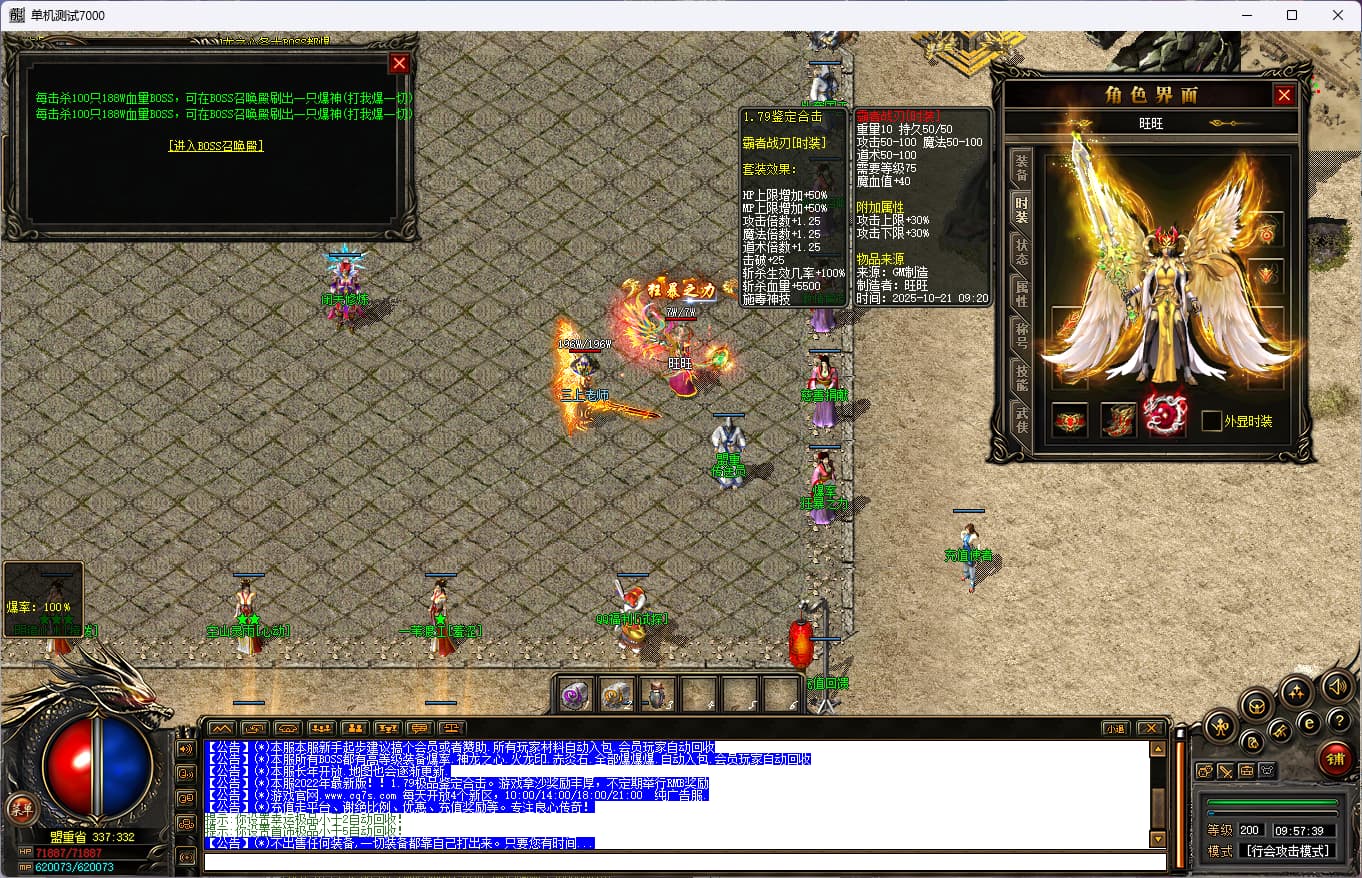Use the purple spiral stone hotbar item
The image size is (1362, 878).
[575, 694]
